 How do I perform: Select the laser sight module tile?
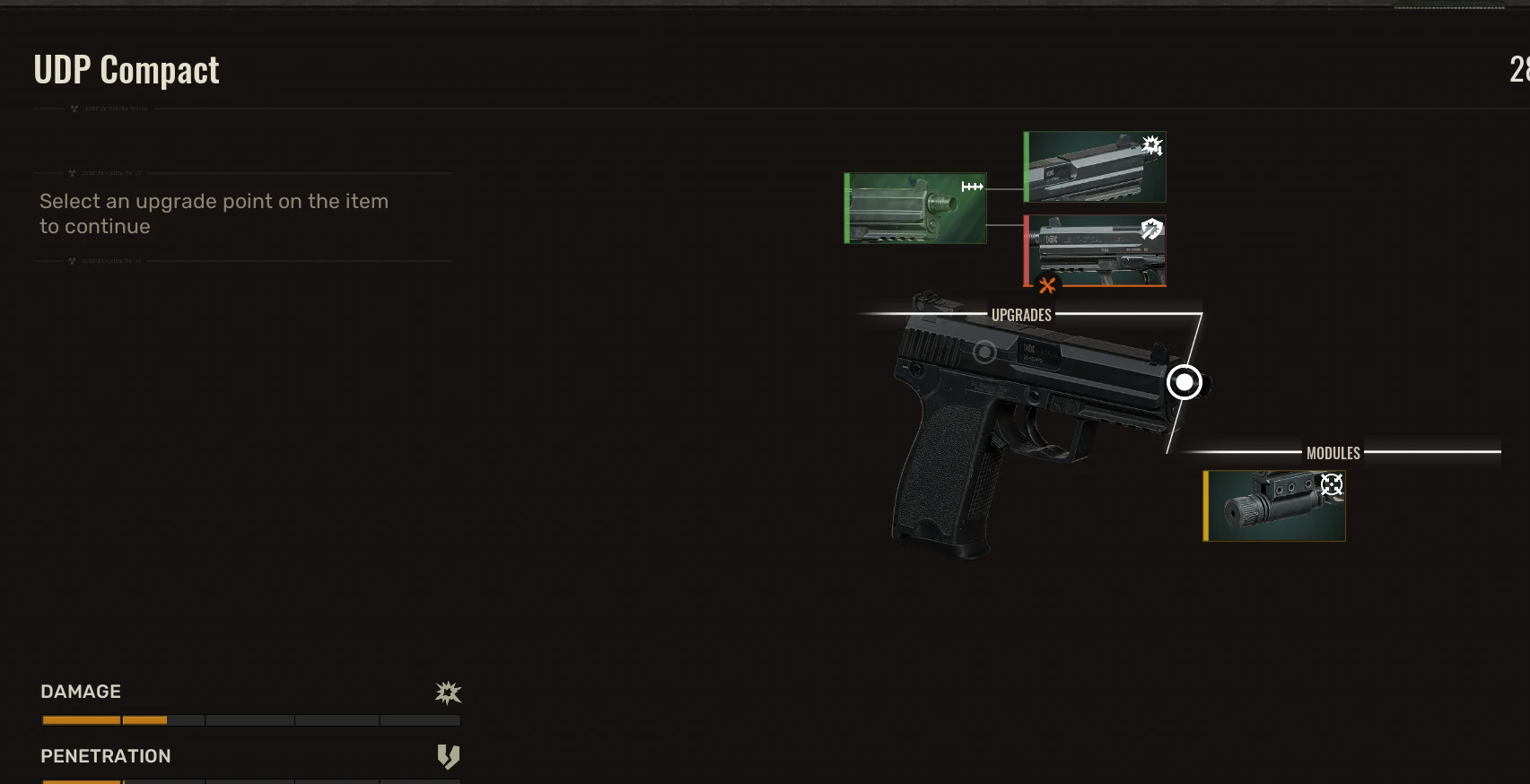[x=1274, y=506]
